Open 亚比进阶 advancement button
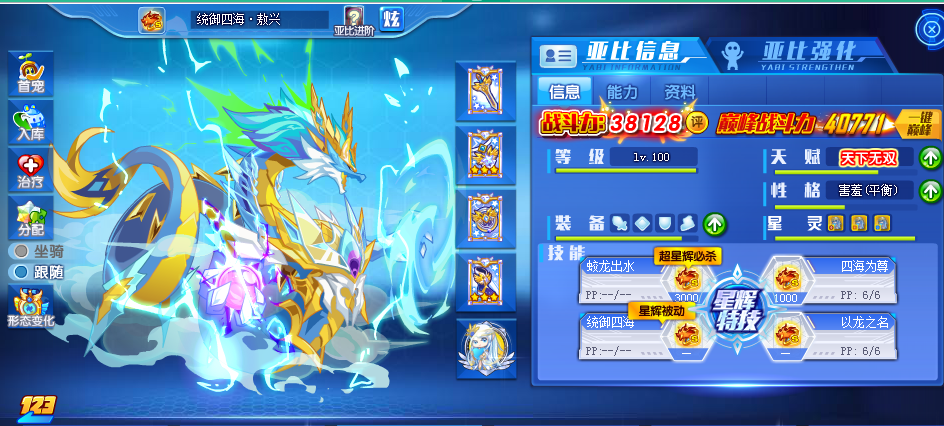This screenshot has height=426, width=944. tap(353, 21)
